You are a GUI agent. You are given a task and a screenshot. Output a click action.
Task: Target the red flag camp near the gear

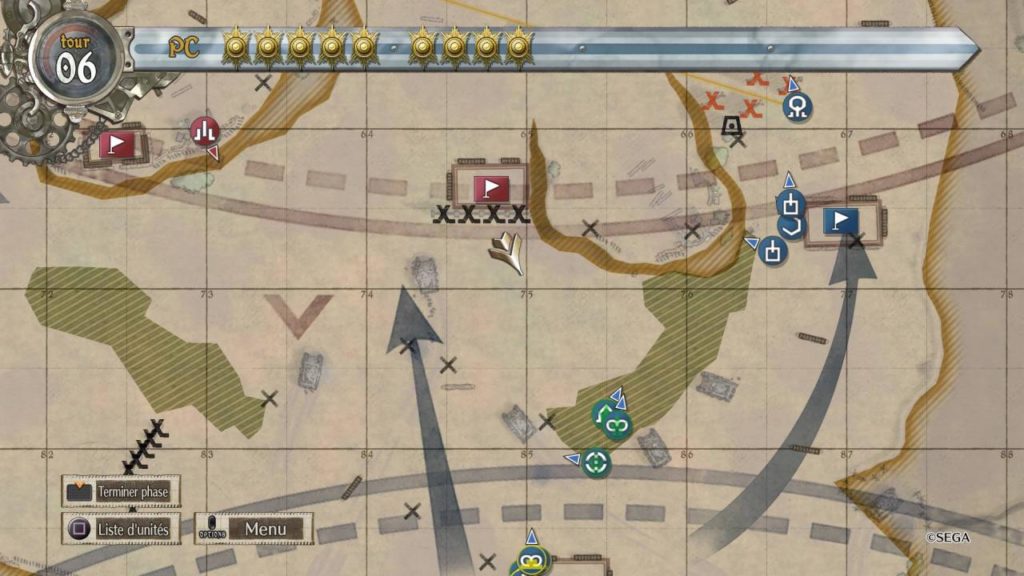click(x=117, y=145)
